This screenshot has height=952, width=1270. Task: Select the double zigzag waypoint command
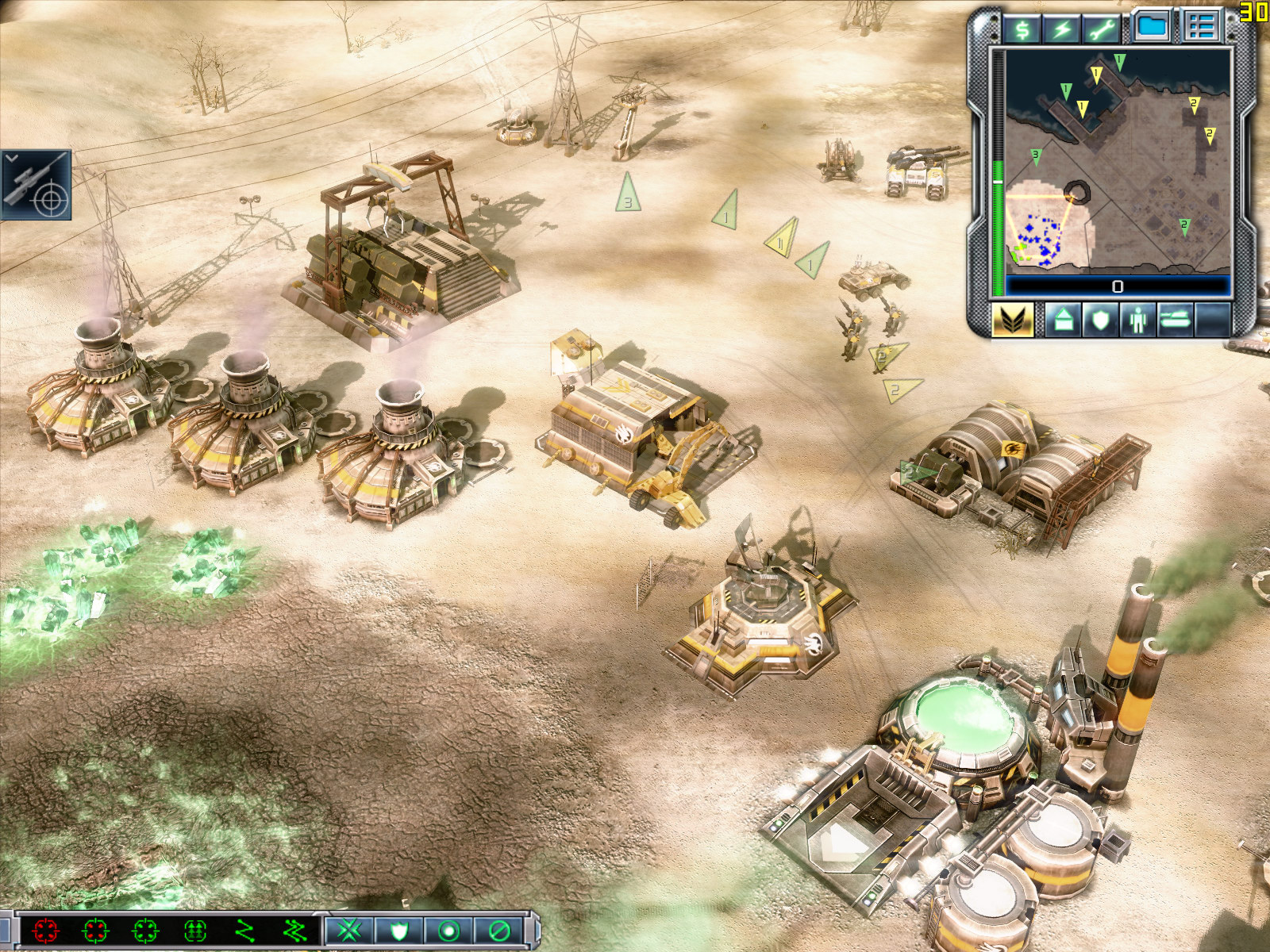(x=294, y=930)
